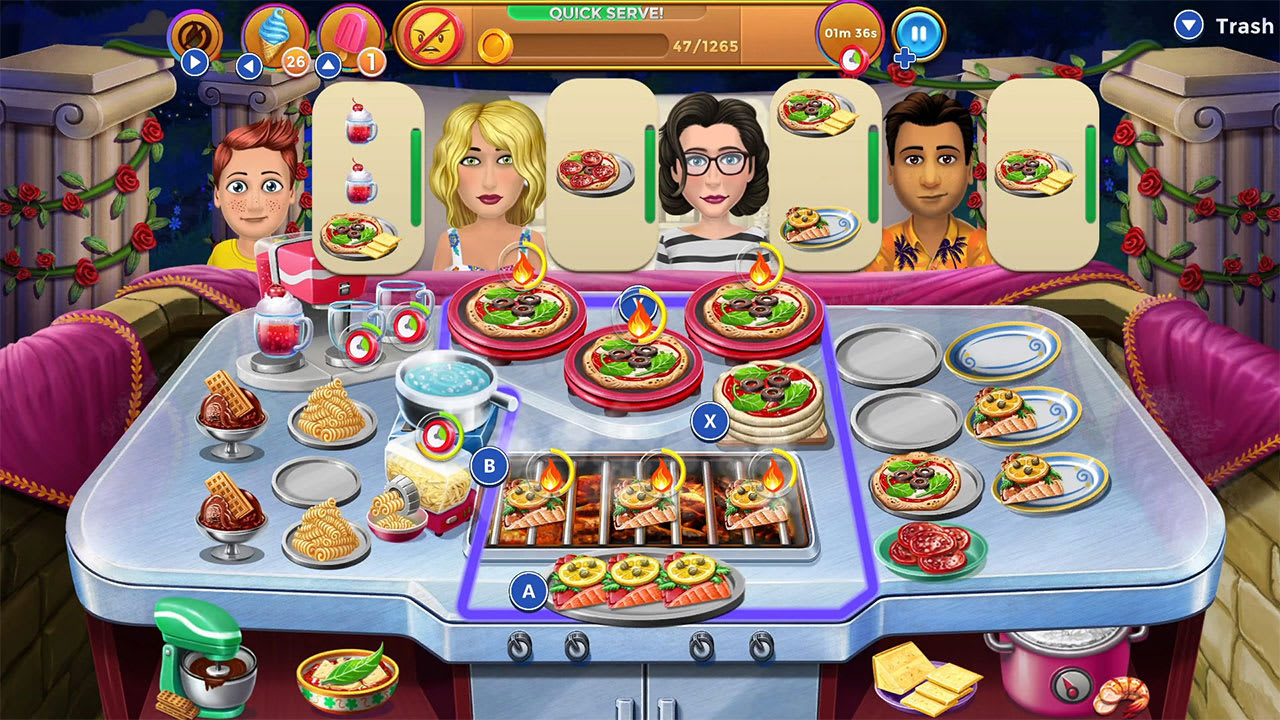This screenshot has width=1280, height=720.
Task: Open the Trash dropdown arrow
Action: (x=1189, y=25)
